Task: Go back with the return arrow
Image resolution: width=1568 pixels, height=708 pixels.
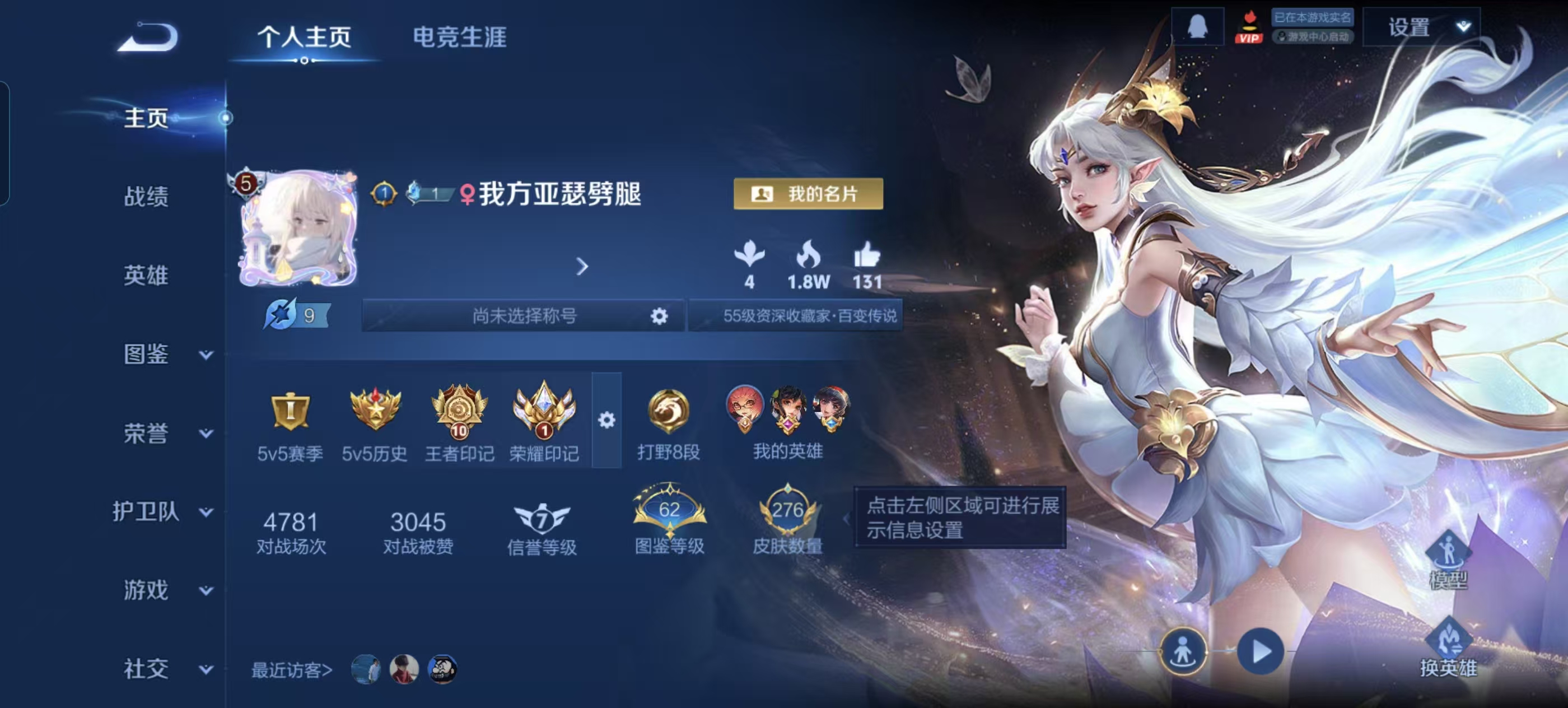Action: (148, 36)
